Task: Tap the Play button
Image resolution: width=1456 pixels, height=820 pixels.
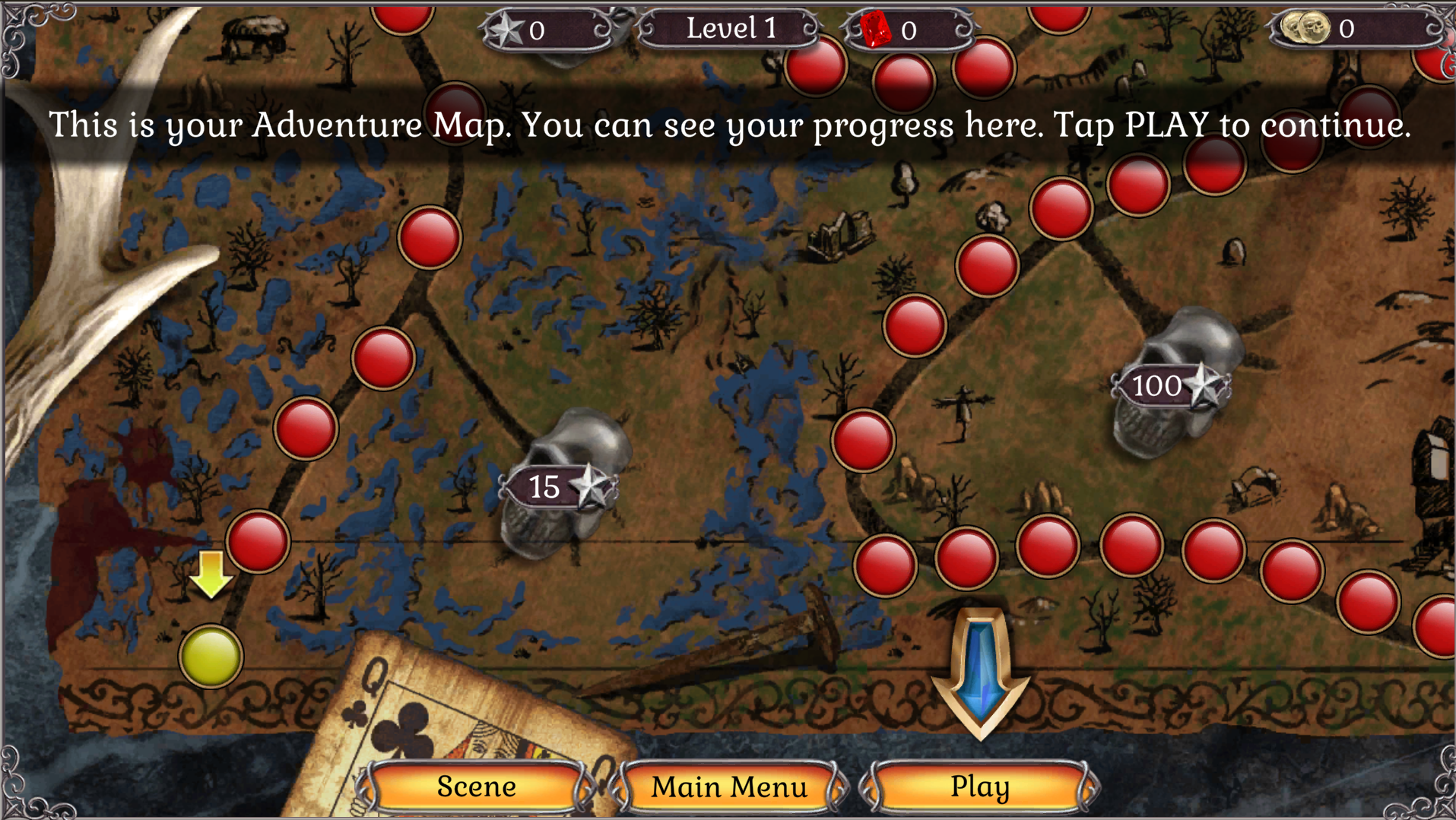Action: [x=979, y=787]
